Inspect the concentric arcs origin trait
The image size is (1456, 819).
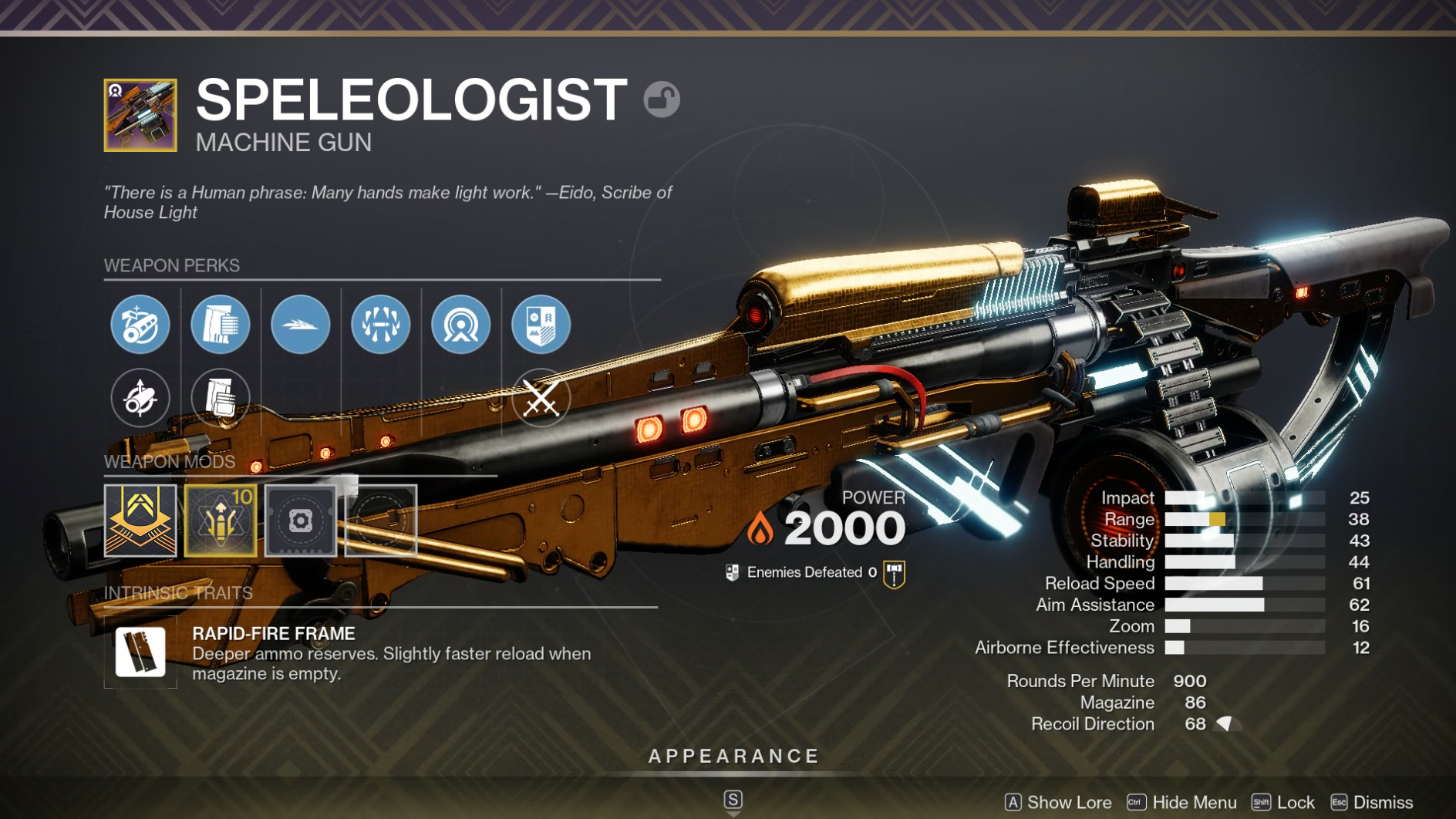pos(460,325)
